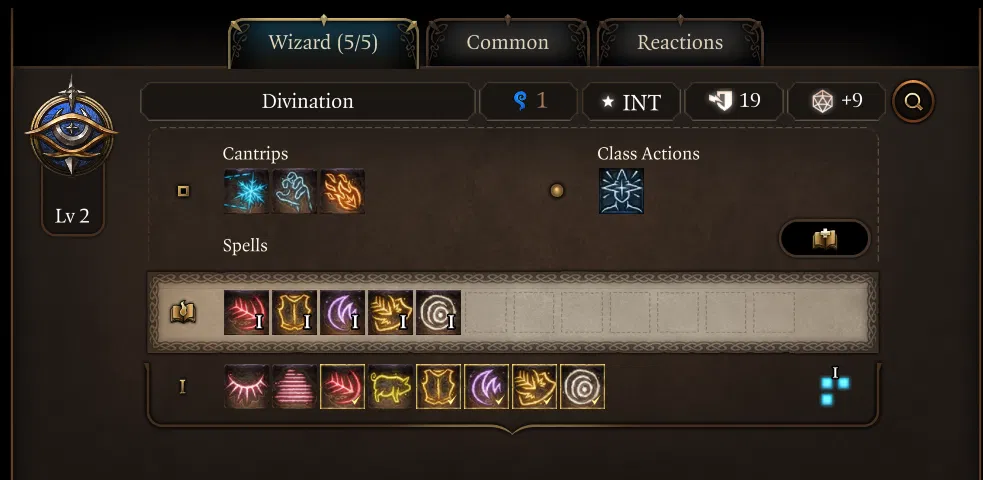
Task: Open the learn spells book button
Action: click(824, 239)
